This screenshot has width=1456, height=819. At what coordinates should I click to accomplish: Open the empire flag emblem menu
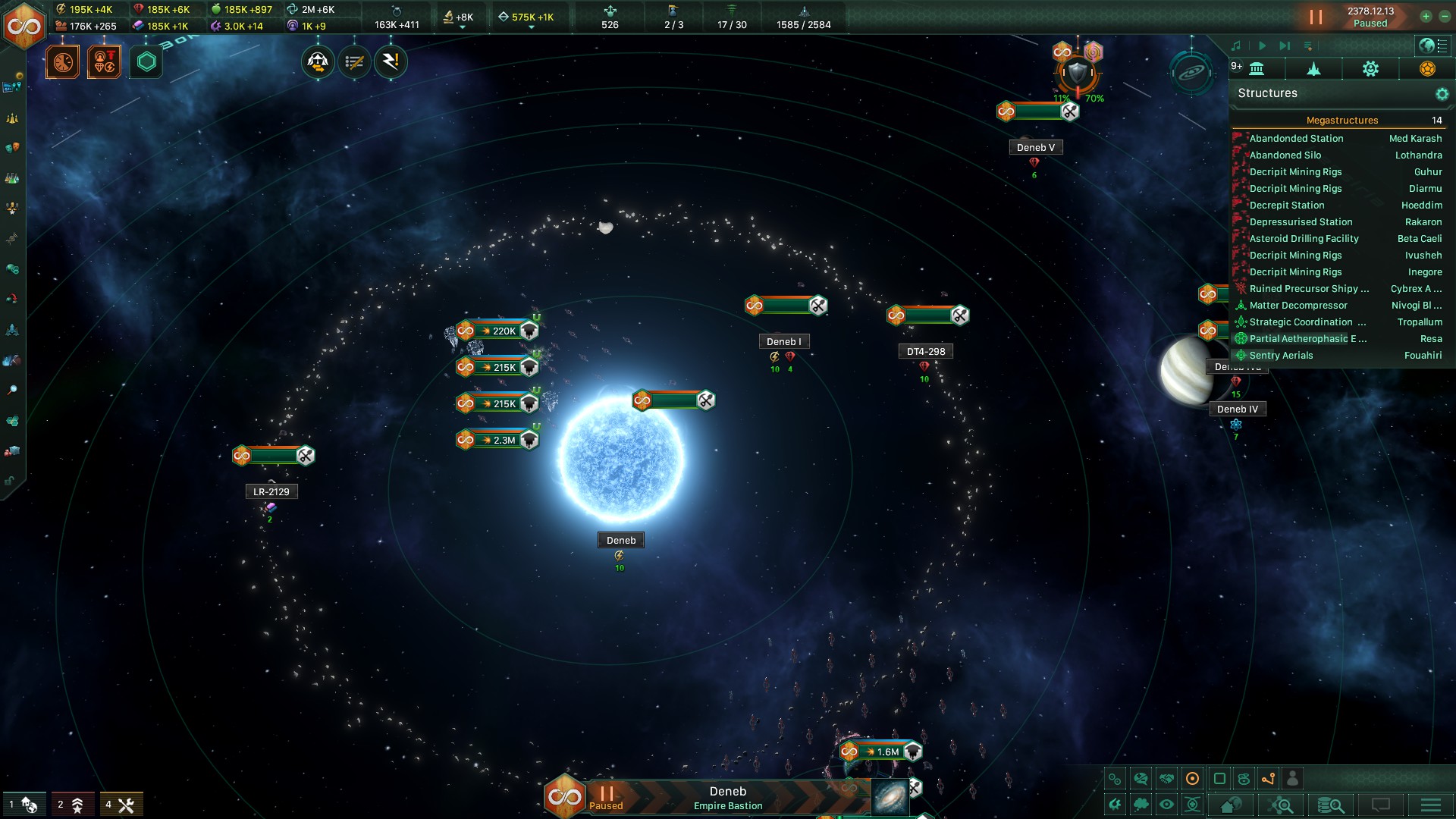pyautogui.click(x=24, y=25)
